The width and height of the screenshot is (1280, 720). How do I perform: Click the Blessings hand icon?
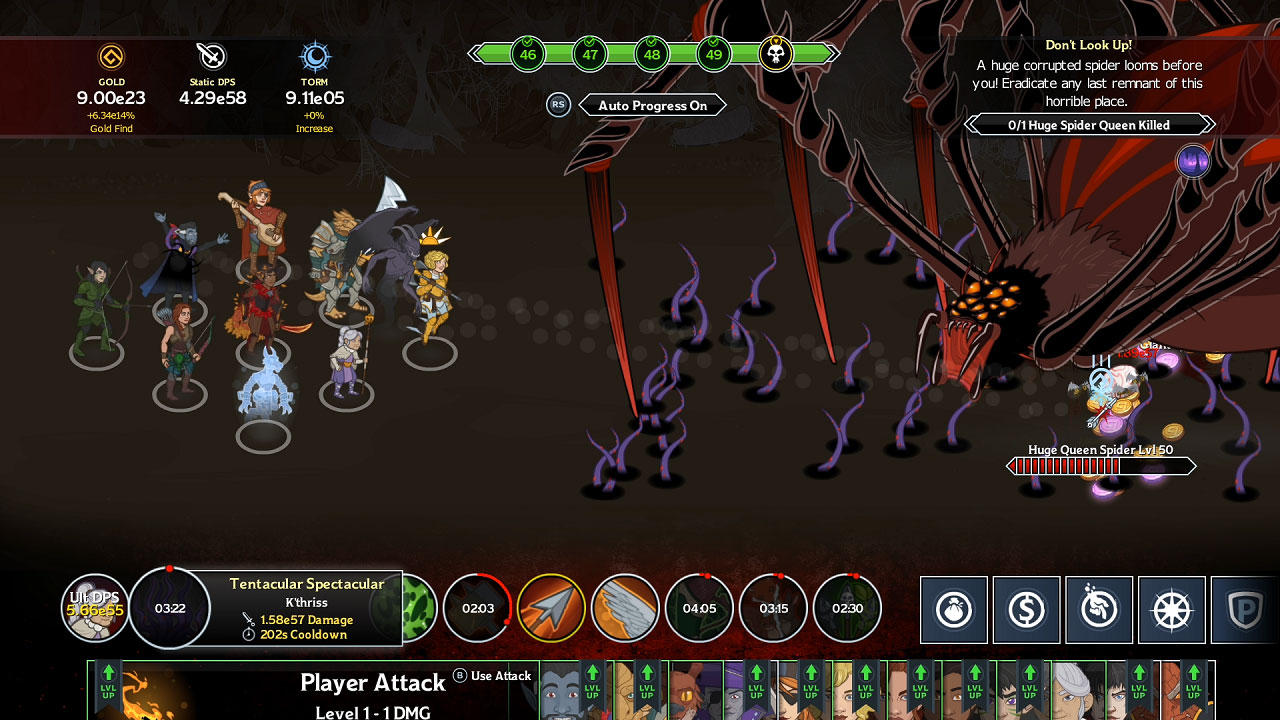[1099, 609]
